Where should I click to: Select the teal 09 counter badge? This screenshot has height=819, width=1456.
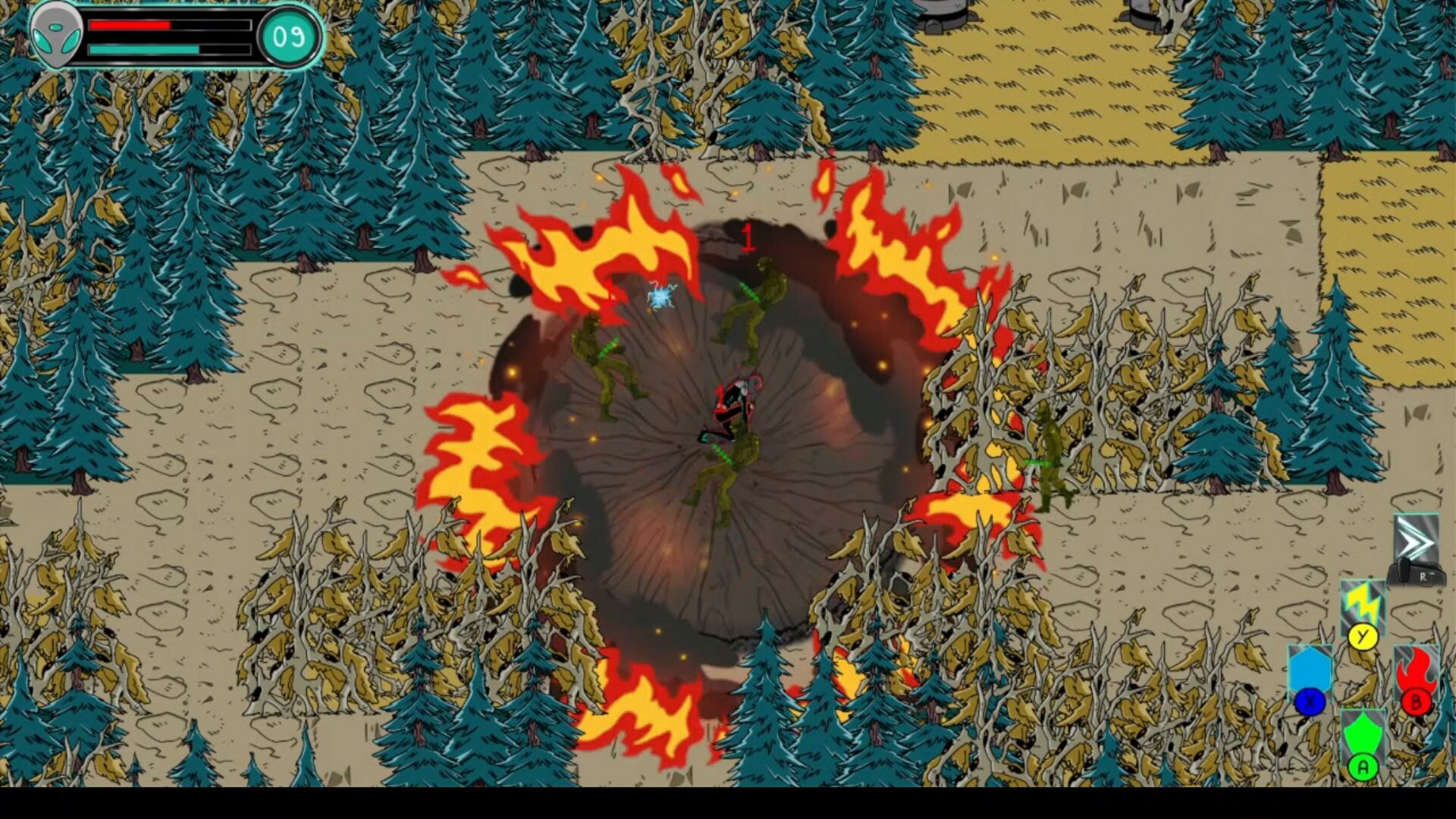coord(289,35)
